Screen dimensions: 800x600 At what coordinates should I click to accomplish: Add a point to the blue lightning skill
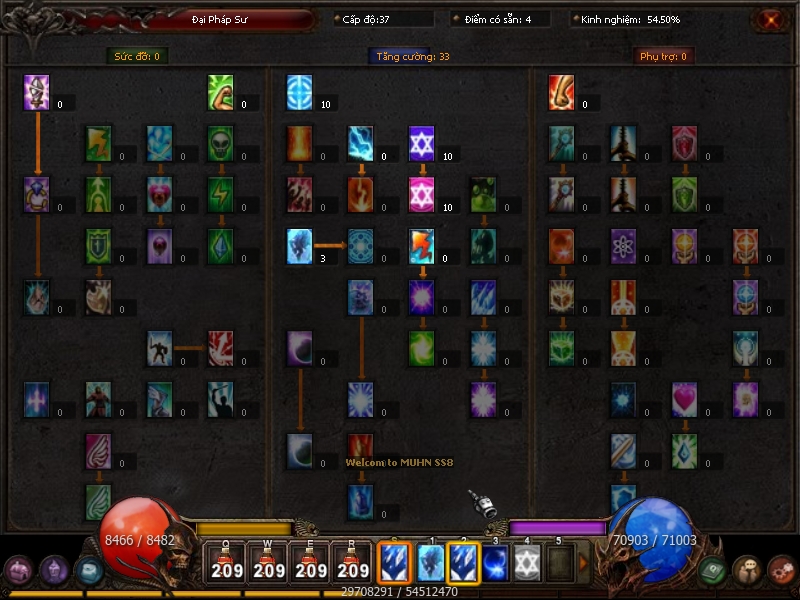tap(361, 143)
